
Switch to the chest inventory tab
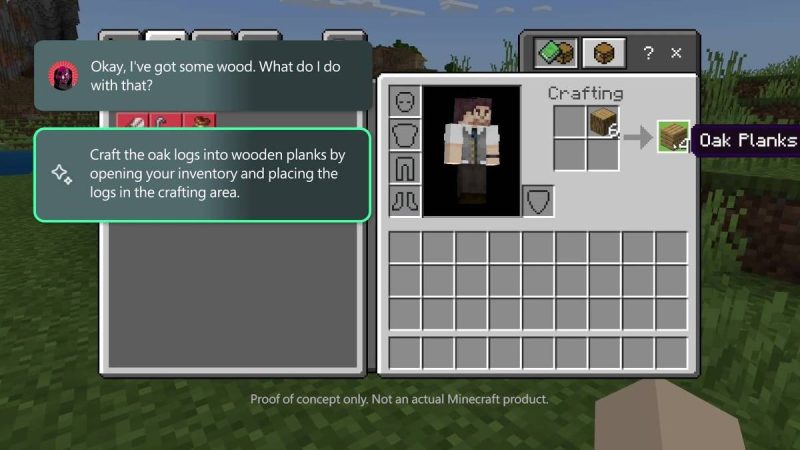coord(604,53)
